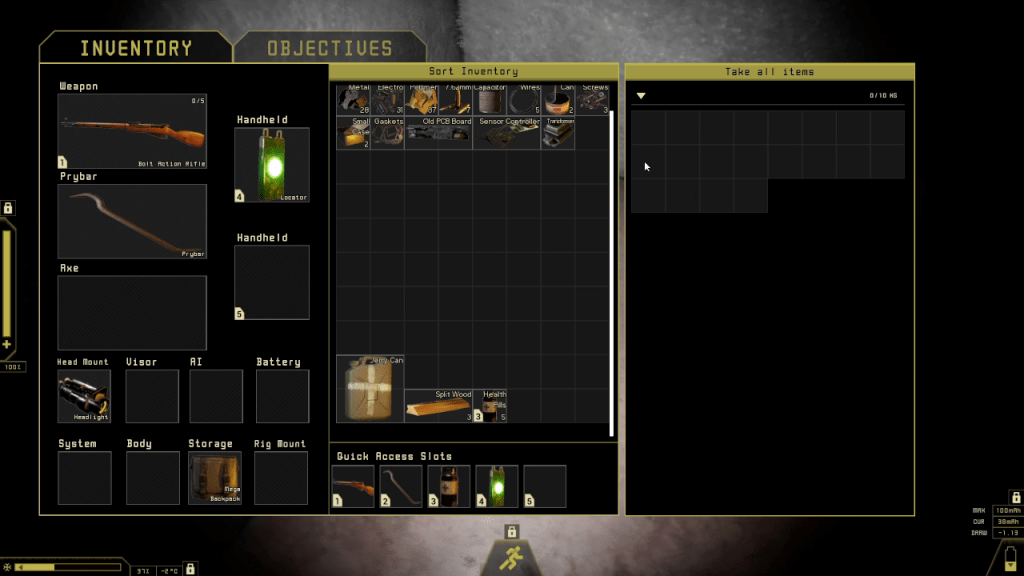Pick the Jerry Can in inventory
Image resolution: width=1024 pixels, height=576 pixels.
(370, 388)
